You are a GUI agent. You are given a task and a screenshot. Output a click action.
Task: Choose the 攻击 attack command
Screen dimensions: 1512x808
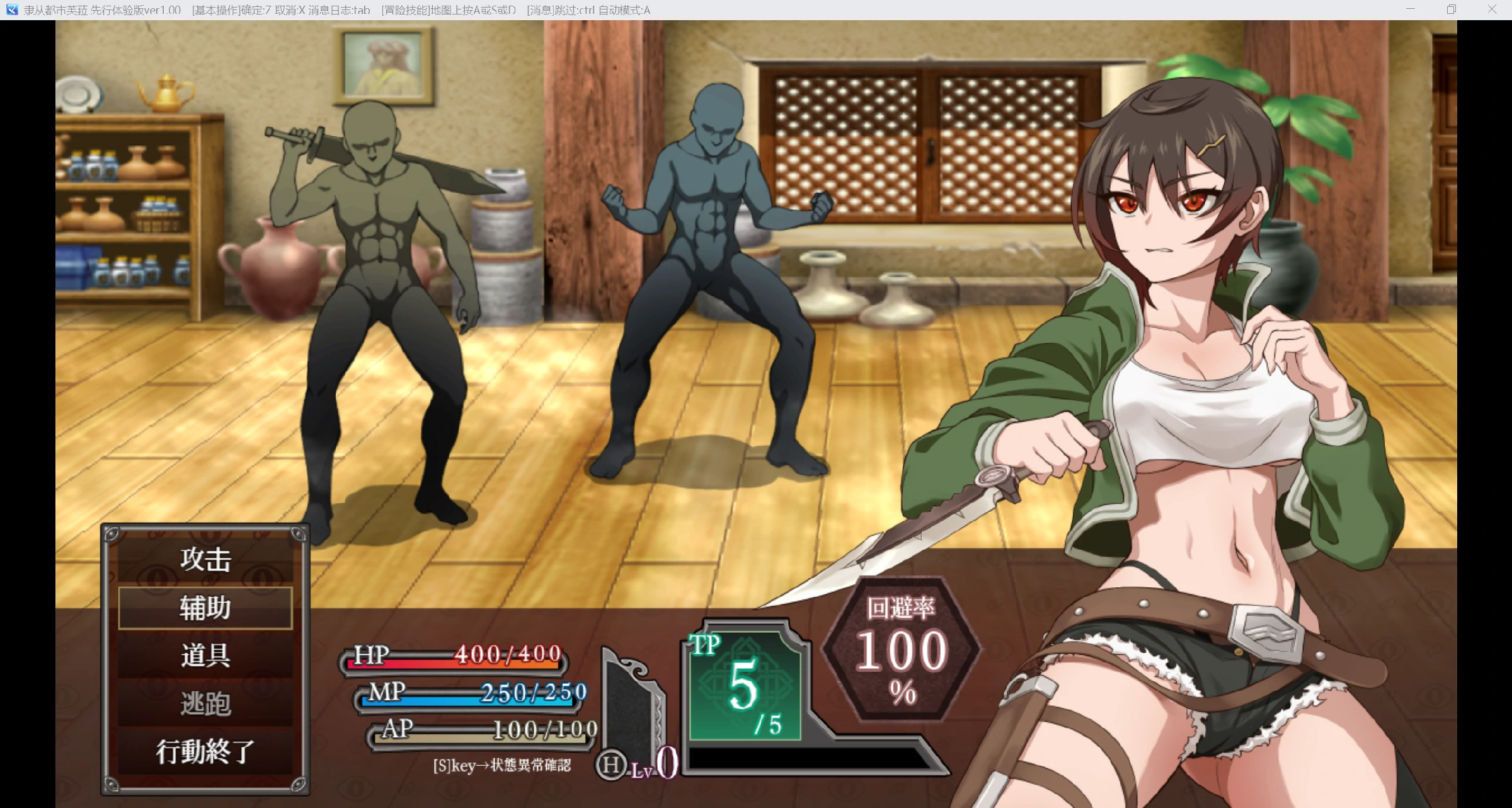coord(205,560)
